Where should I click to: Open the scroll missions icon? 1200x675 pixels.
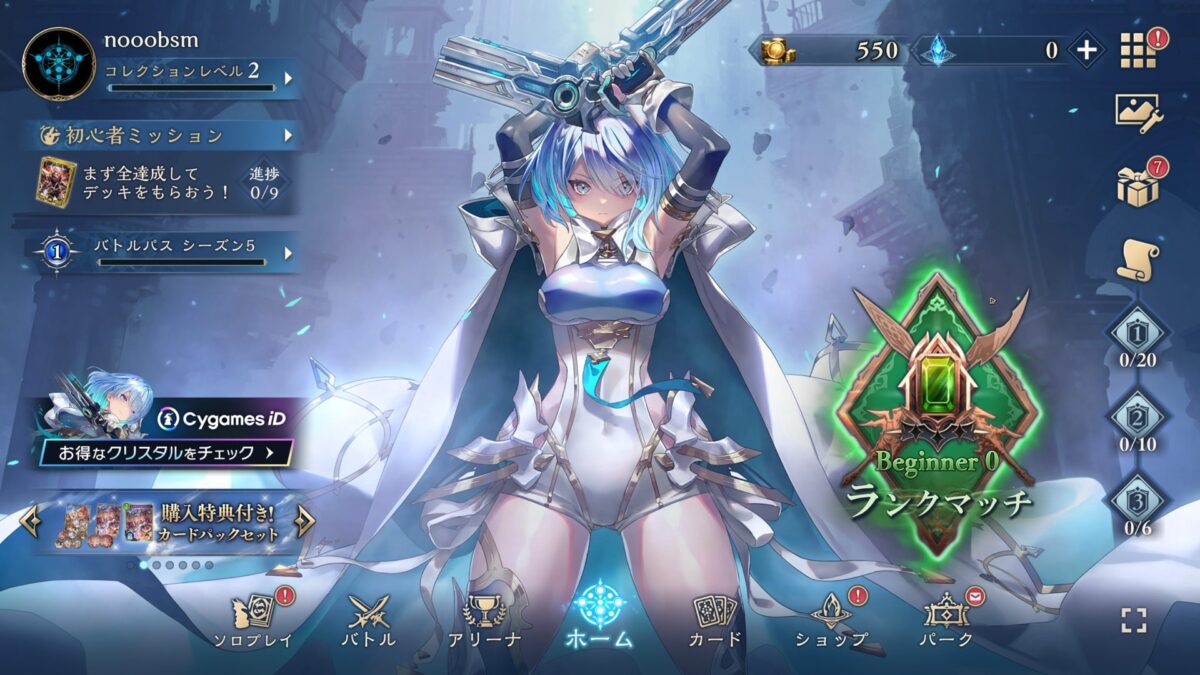[1138, 261]
